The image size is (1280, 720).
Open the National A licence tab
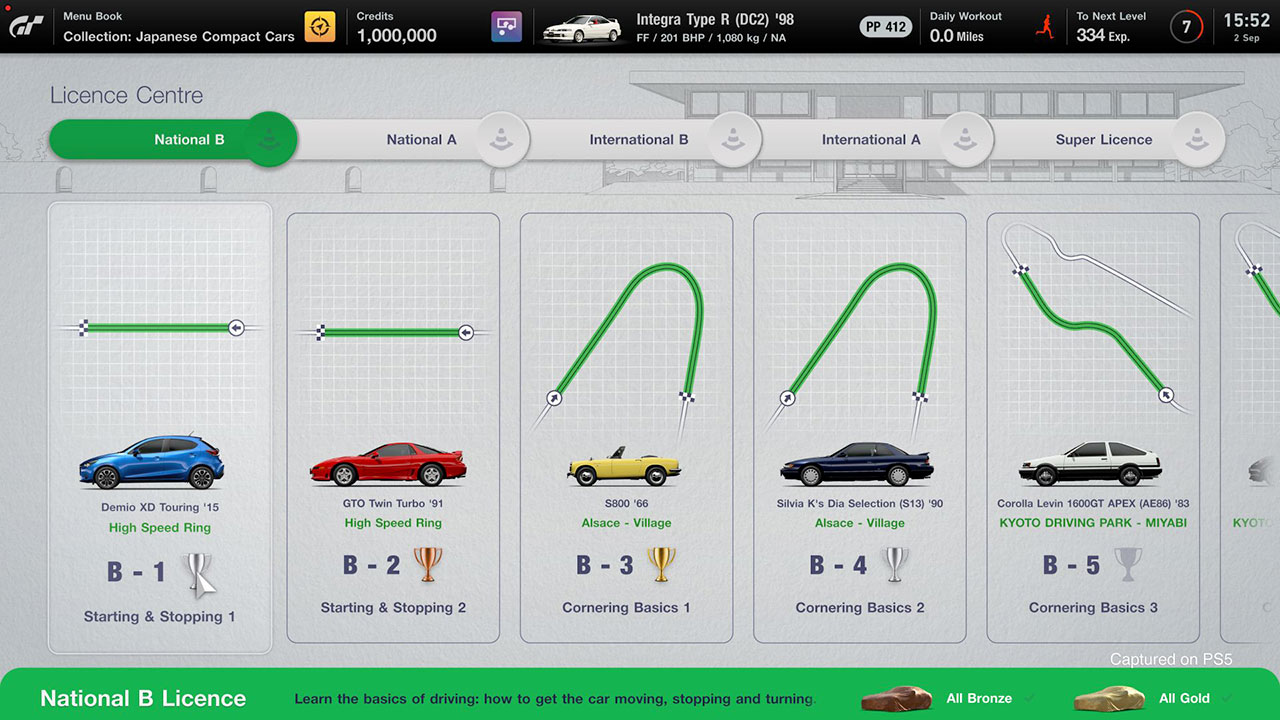click(x=421, y=140)
